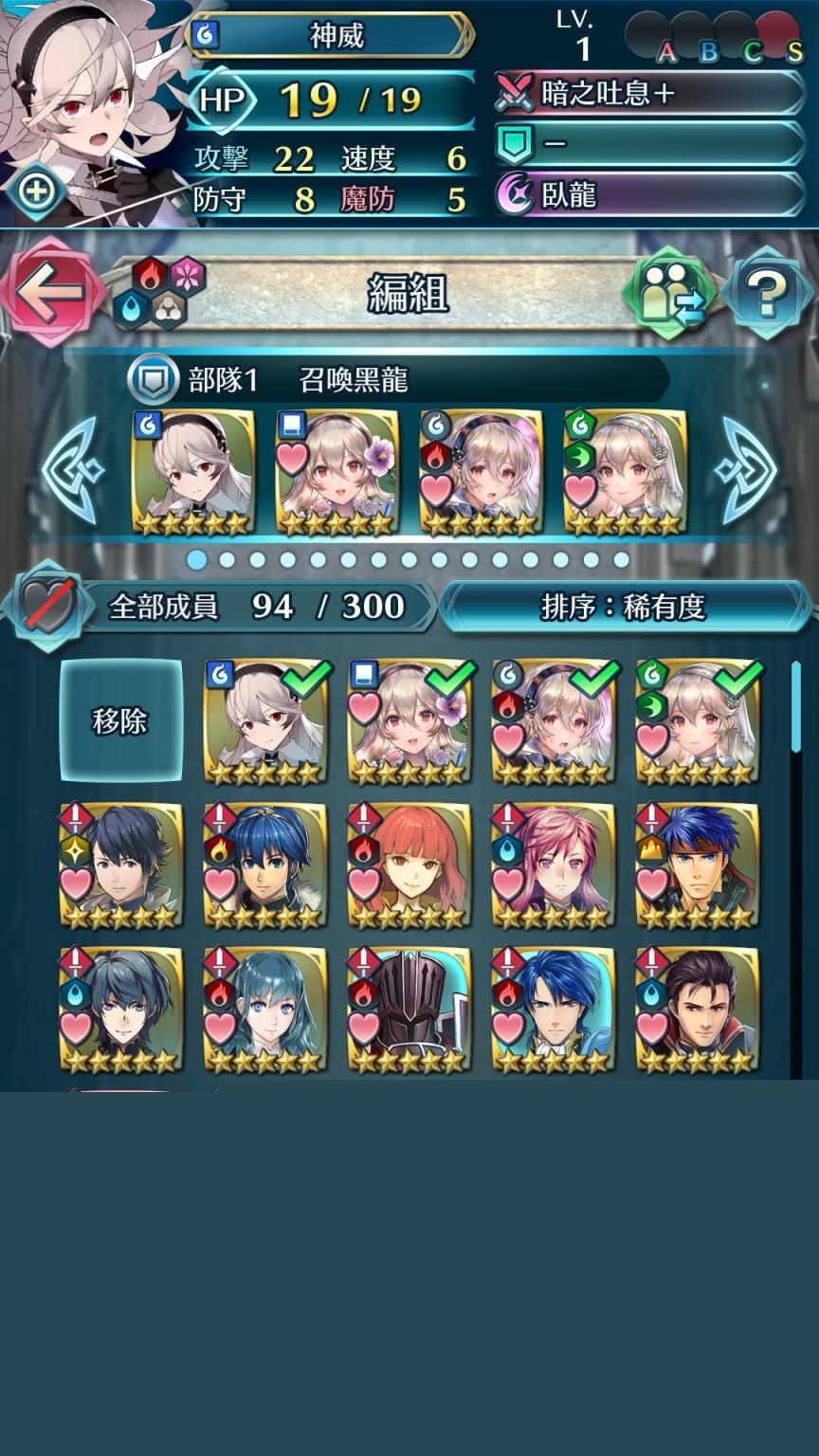This screenshot has height=1456, width=819.
Task: Select the pink-haired sword hero in the roster
Action: [554, 864]
